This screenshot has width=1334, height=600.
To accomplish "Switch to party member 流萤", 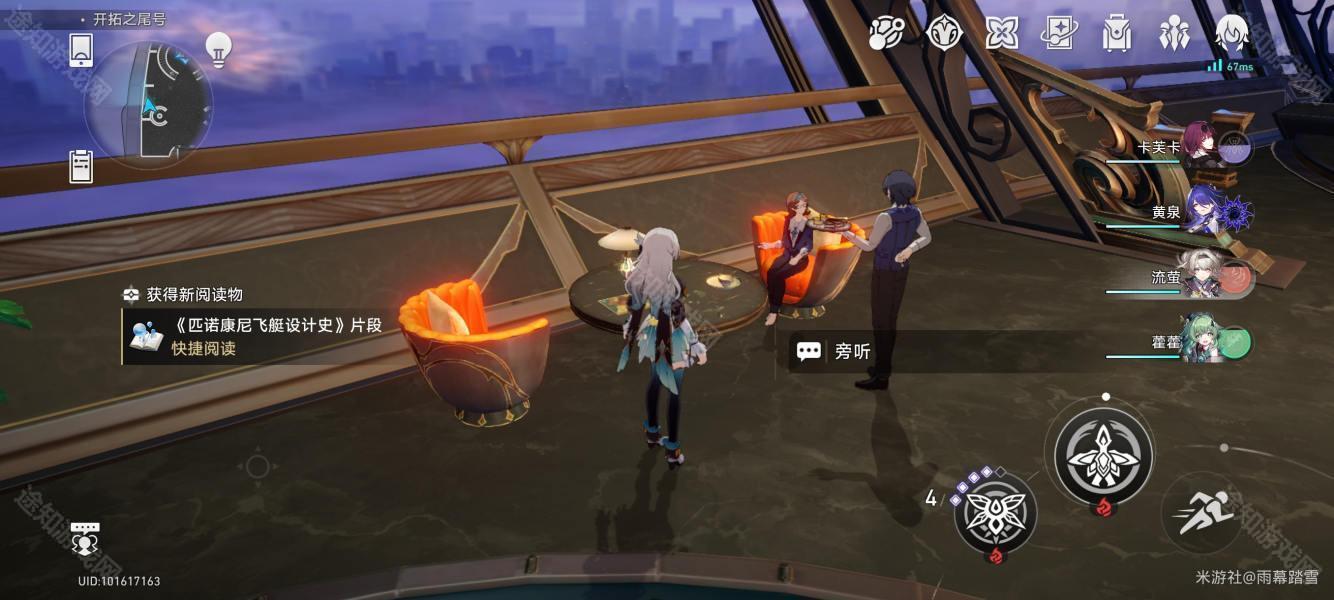I will pos(1200,278).
